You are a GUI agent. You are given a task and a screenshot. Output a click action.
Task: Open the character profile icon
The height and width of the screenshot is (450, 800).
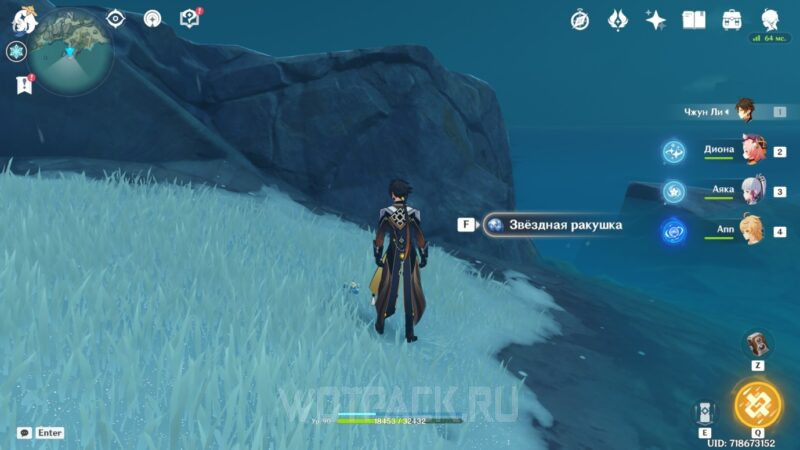point(769,19)
